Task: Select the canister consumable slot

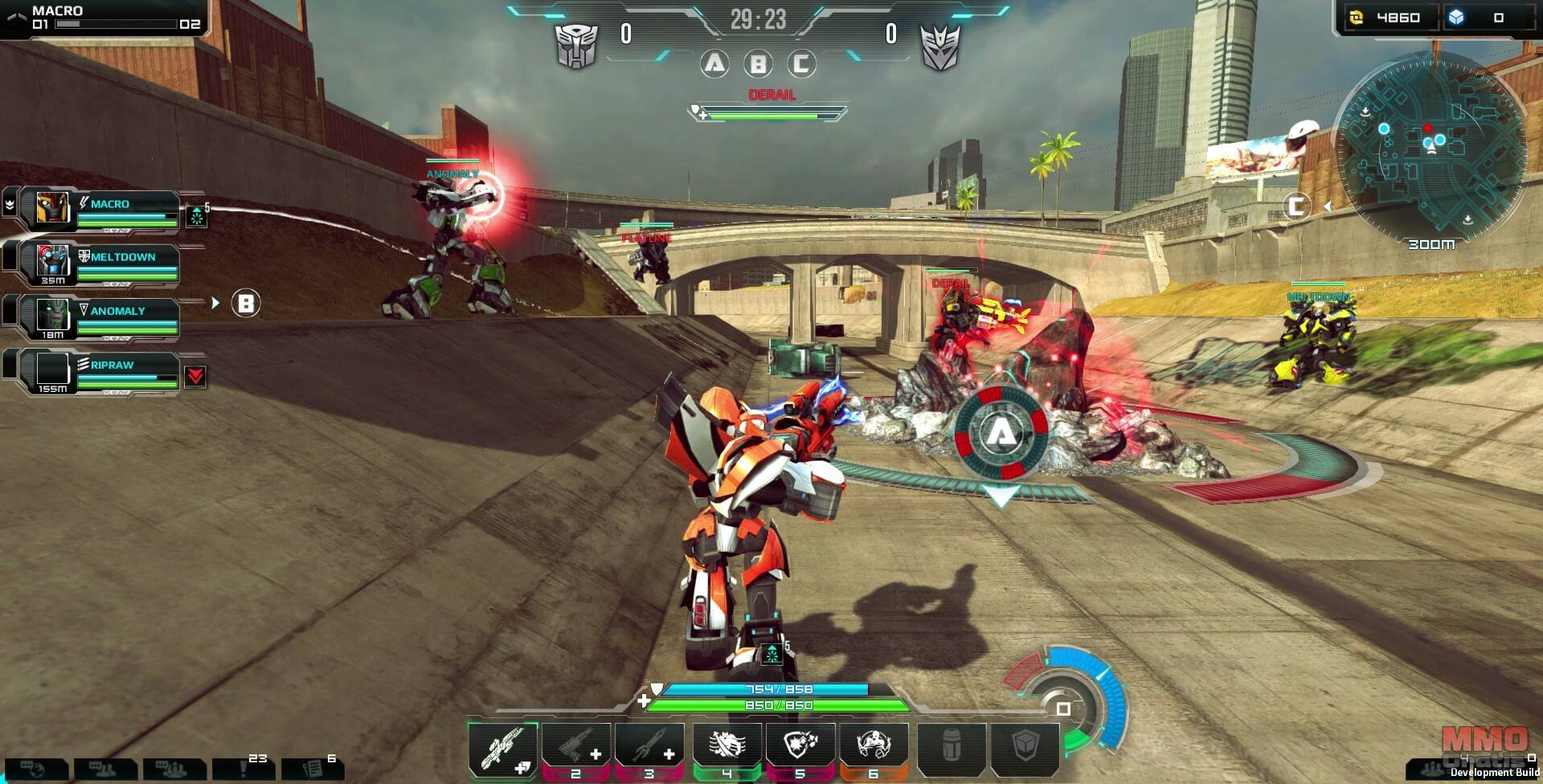Action: click(x=952, y=749)
